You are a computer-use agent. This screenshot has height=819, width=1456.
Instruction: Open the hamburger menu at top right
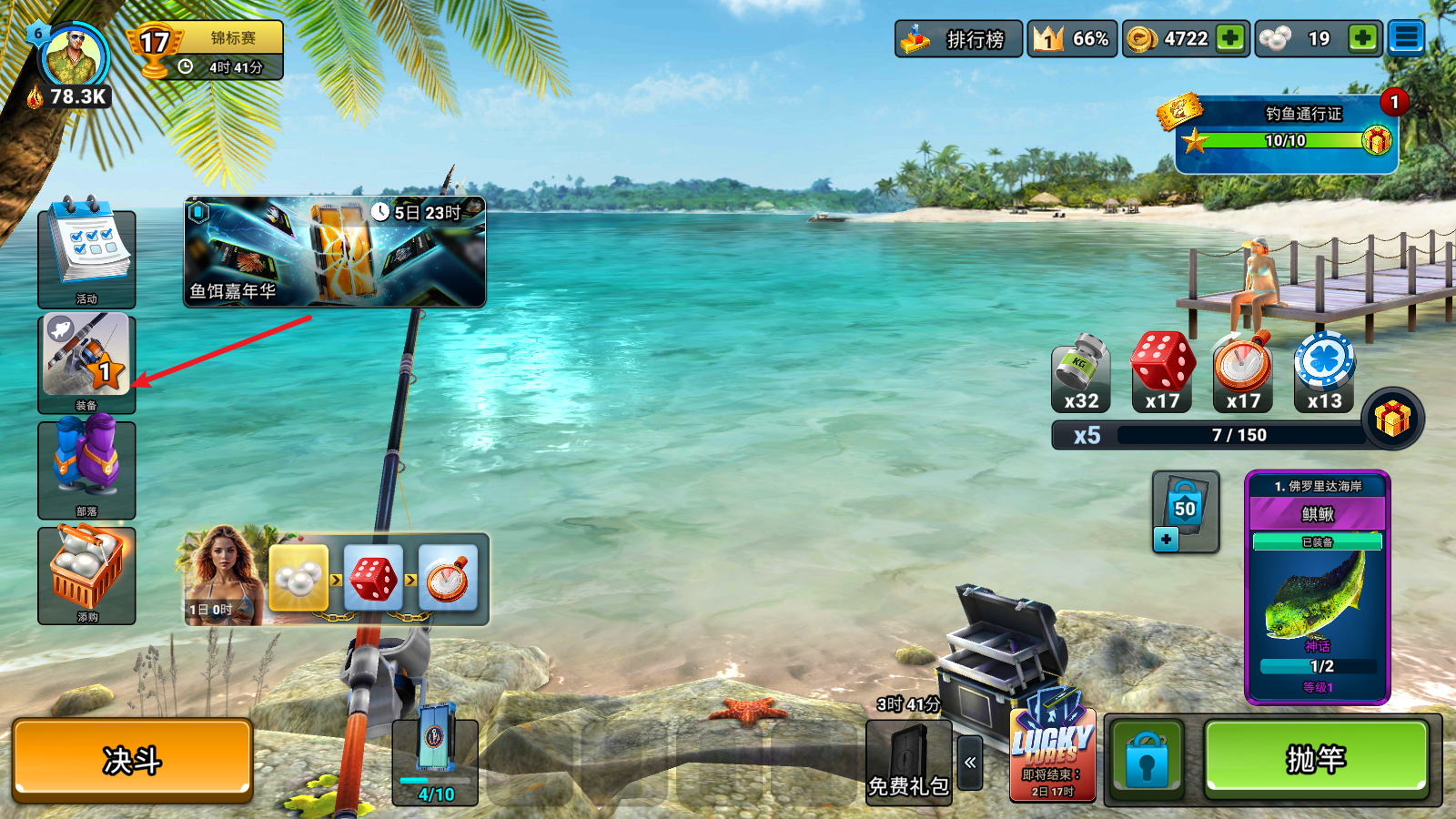[x=1408, y=38]
